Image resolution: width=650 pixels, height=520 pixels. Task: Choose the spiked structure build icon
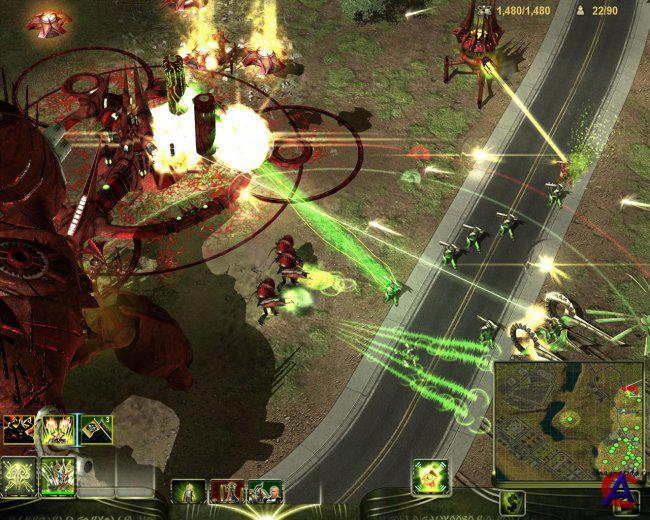pos(56,474)
